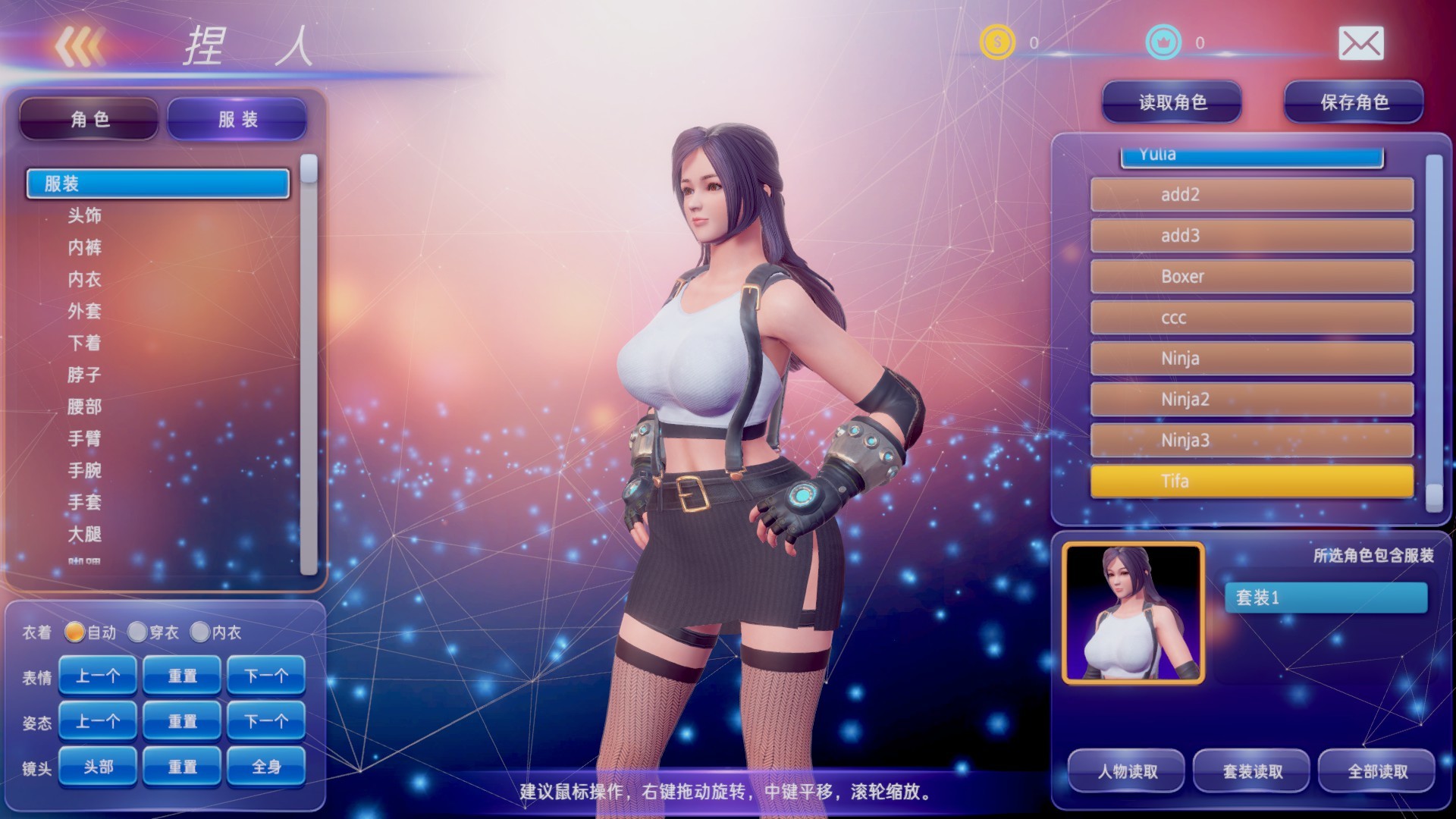The image size is (1456, 819).
Task: Click 下一个 to show next expression
Action: point(265,675)
